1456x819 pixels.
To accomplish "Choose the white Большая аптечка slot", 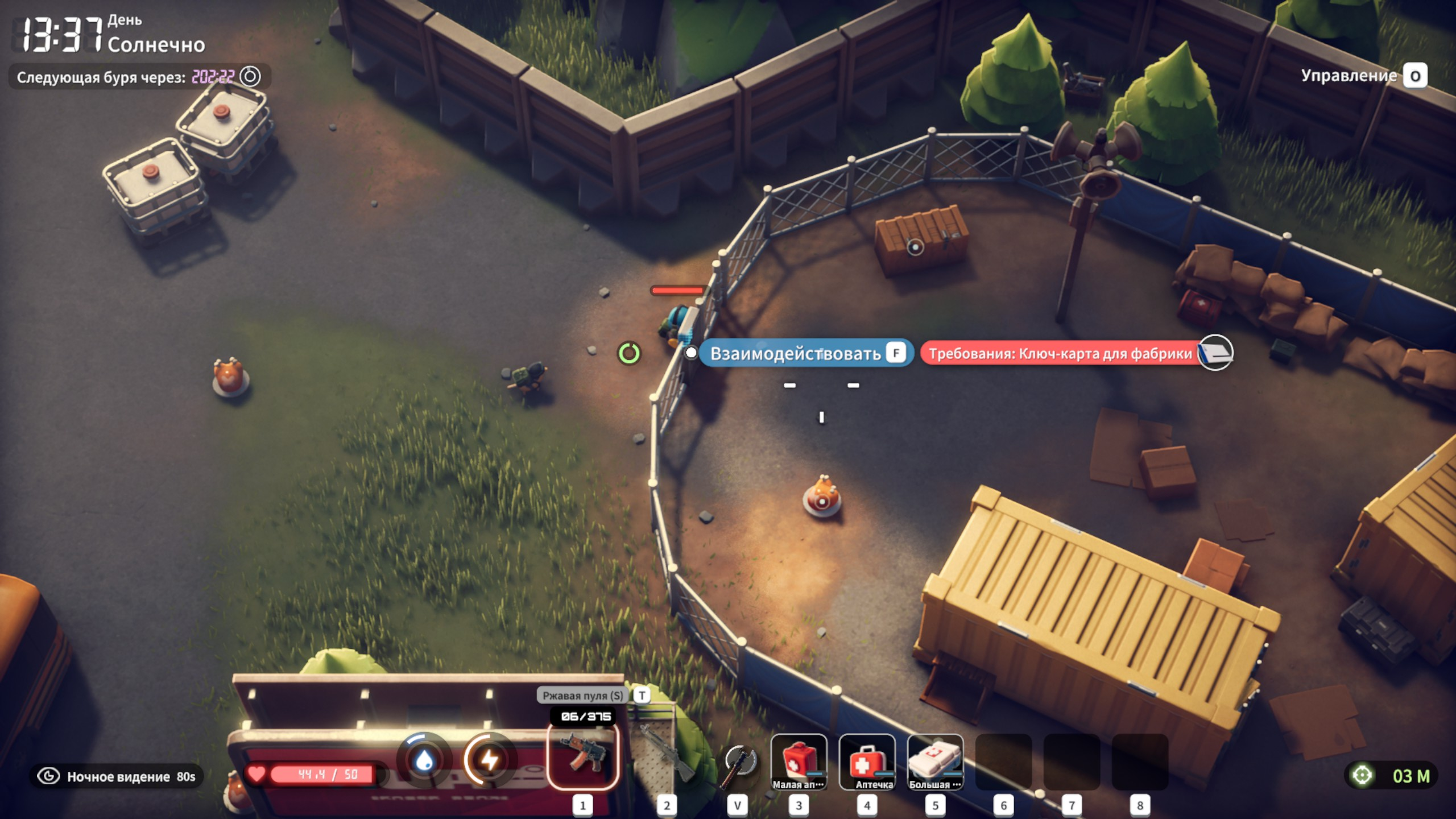I will click(x=935, y=761).
